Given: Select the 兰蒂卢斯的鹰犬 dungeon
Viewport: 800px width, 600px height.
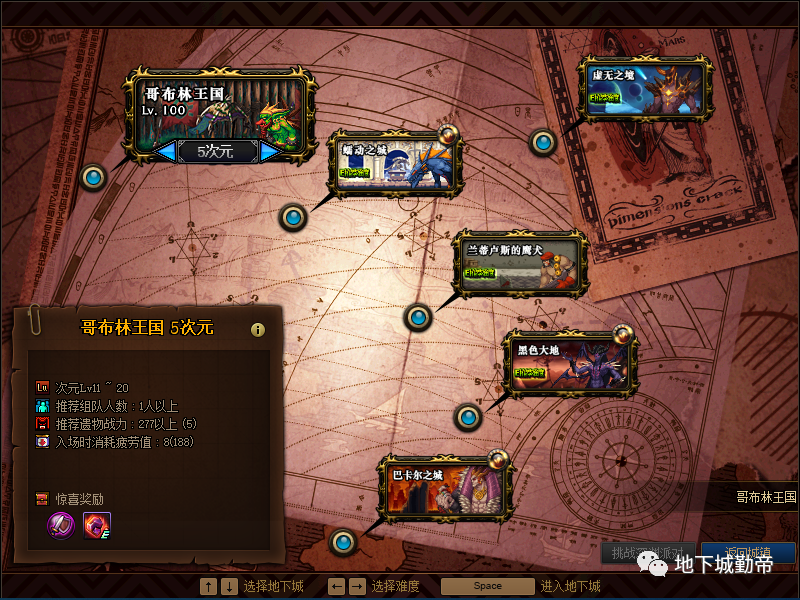Looking at the screenshot, I should [x=518, y=264].
